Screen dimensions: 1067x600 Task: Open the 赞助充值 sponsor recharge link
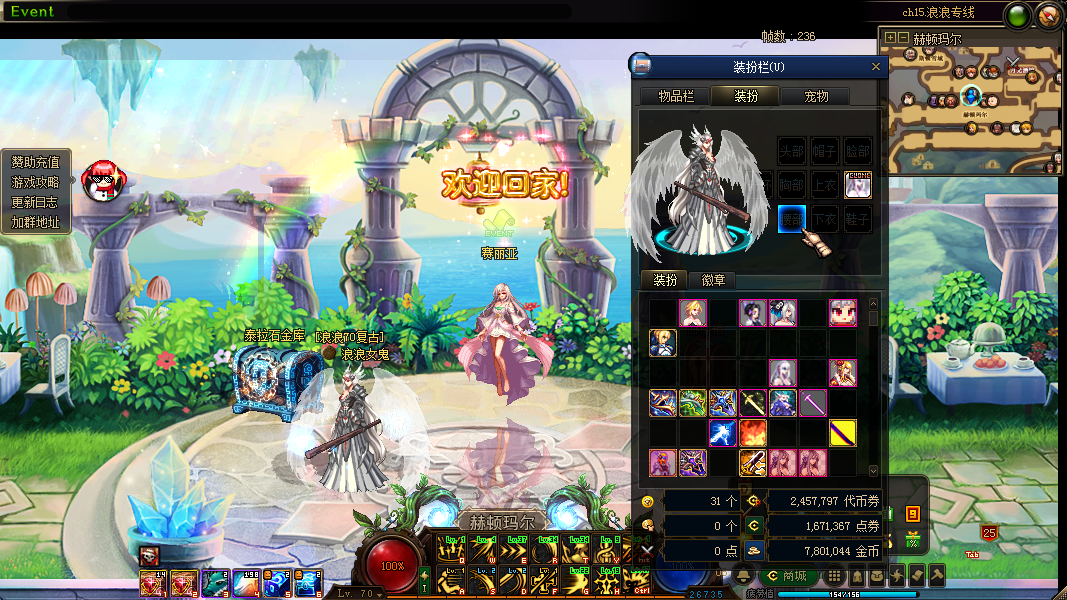(36, 162)
